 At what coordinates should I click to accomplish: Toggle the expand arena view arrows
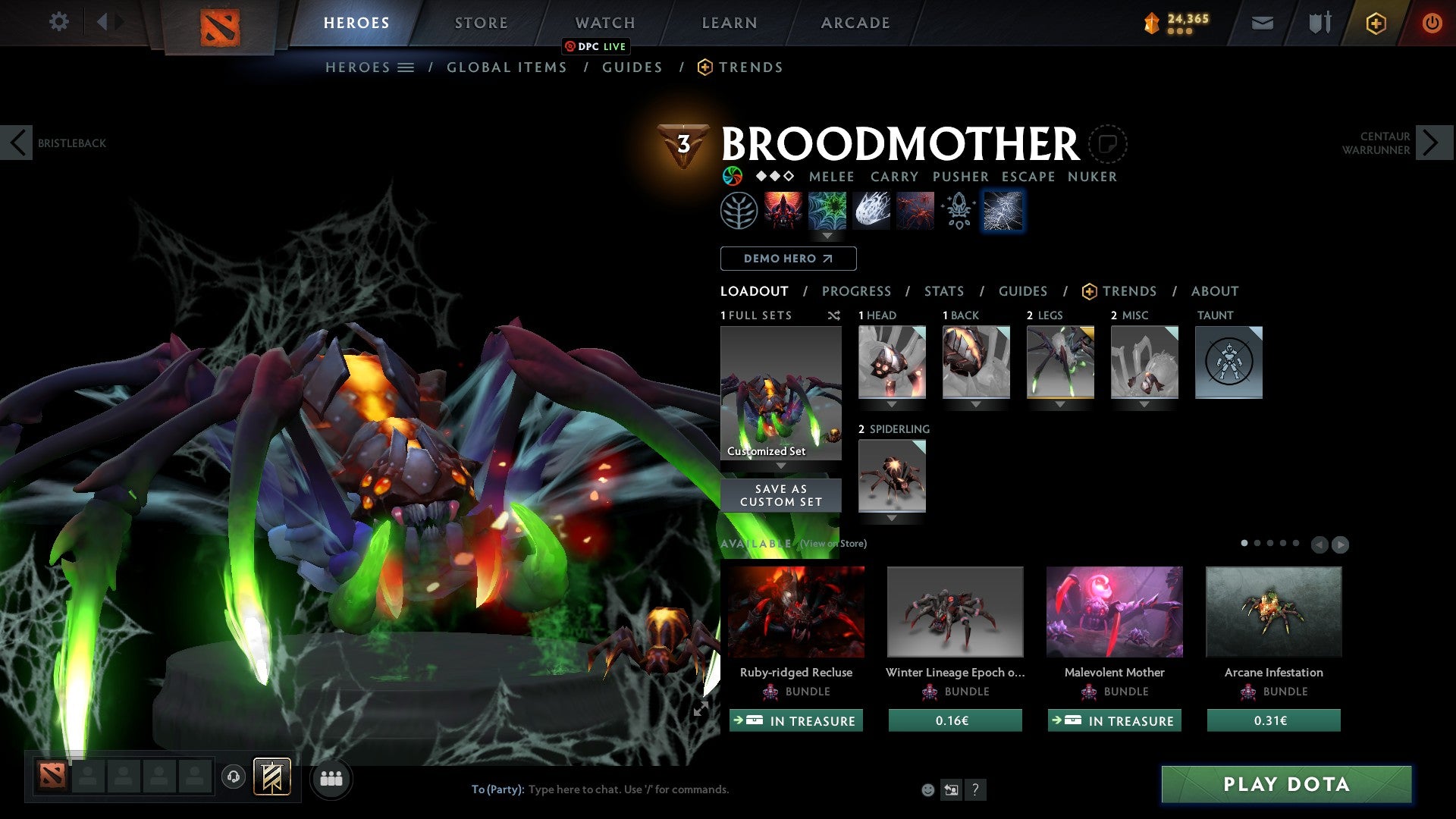click(701, 711)
